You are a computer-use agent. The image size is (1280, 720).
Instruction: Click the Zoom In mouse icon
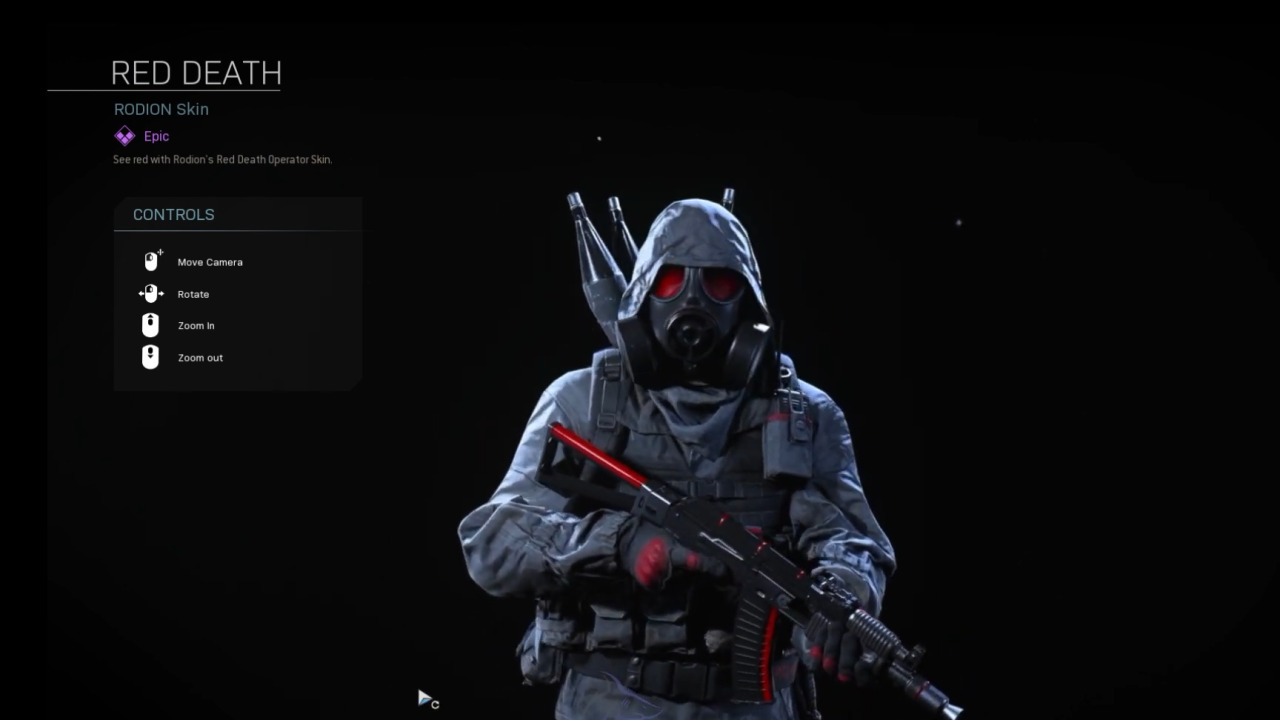click(x=150, y=325)
